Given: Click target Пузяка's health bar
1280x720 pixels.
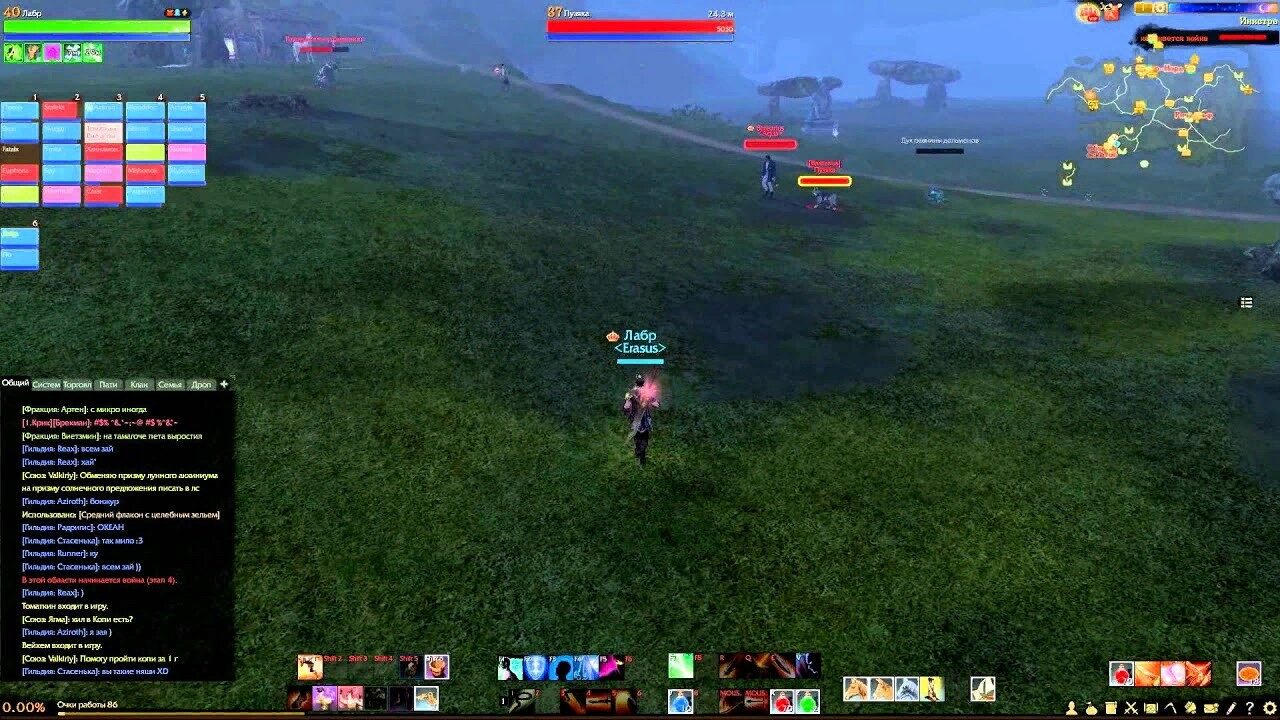Looking at the screenshot, I should click(x=640, y=29).
